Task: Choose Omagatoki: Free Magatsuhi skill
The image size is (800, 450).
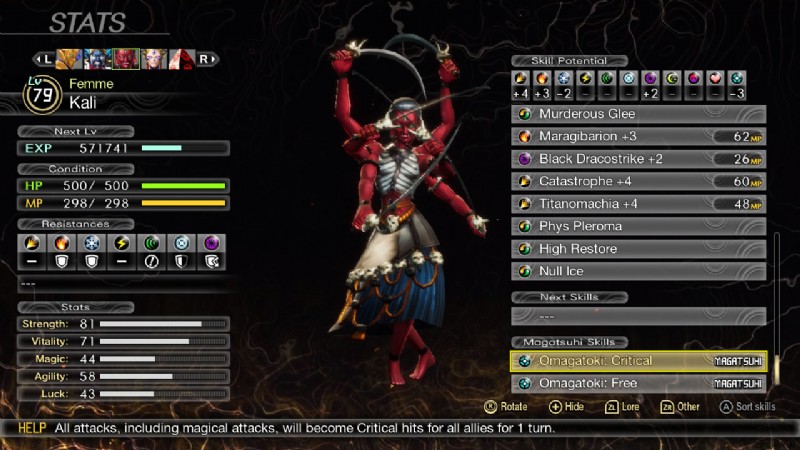Action: [640, 383]
